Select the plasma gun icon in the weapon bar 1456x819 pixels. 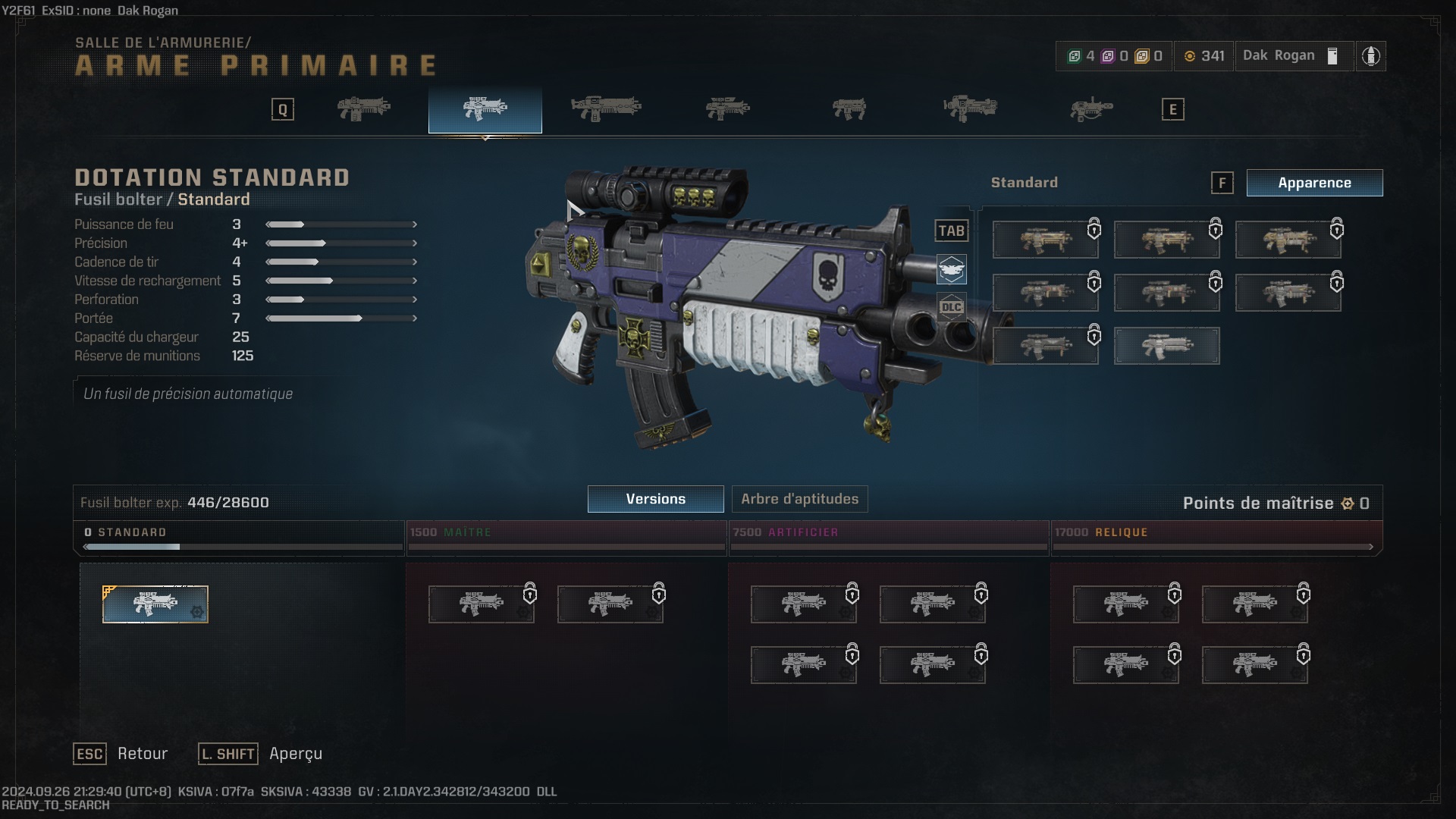(x=849, y=108)
